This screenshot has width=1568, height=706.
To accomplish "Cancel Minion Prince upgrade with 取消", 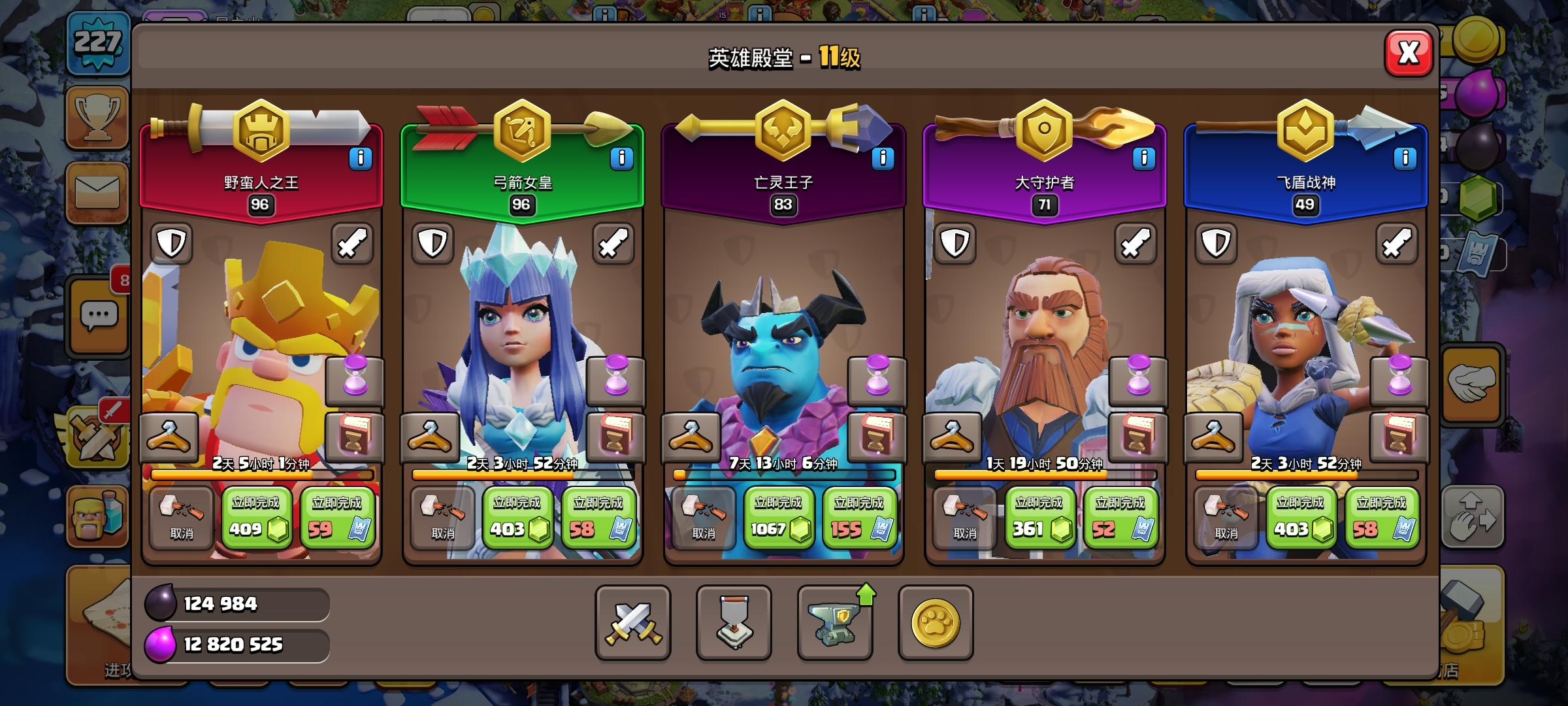I will pos(704,520).
